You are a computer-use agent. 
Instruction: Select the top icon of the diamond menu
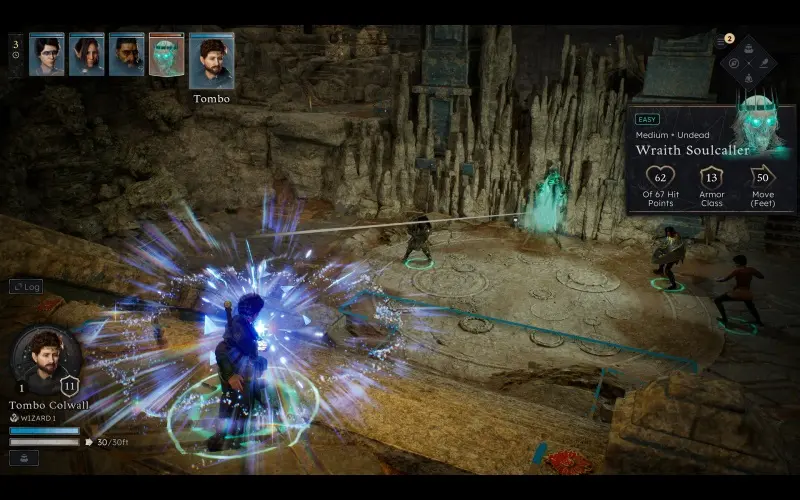click(x=748, y=48)
